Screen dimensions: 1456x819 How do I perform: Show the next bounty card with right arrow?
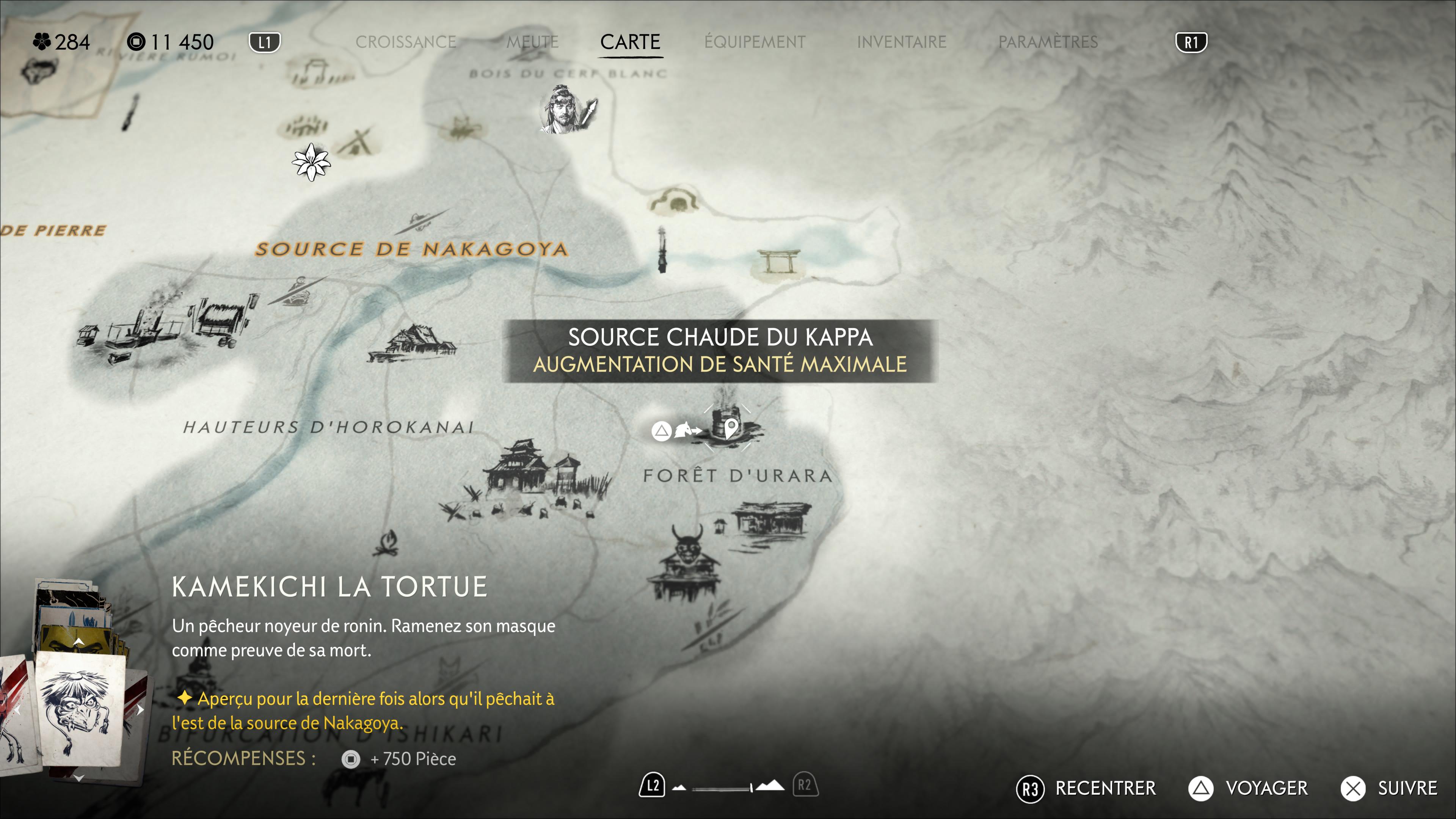[140, 709]
